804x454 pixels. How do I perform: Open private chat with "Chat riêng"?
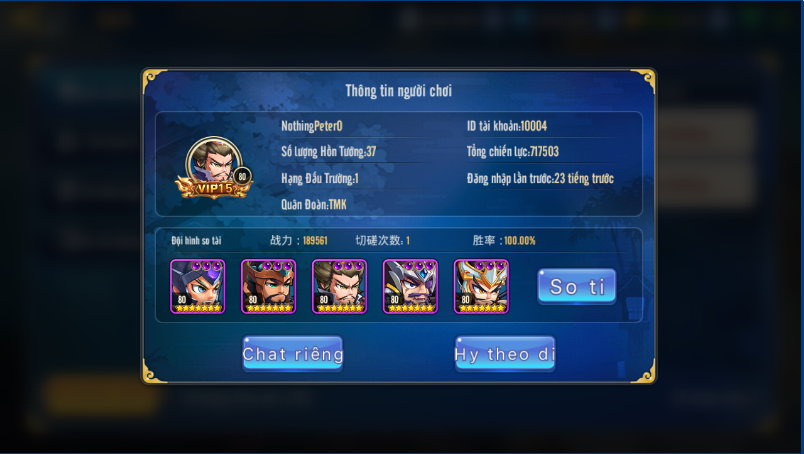point(292,354)
